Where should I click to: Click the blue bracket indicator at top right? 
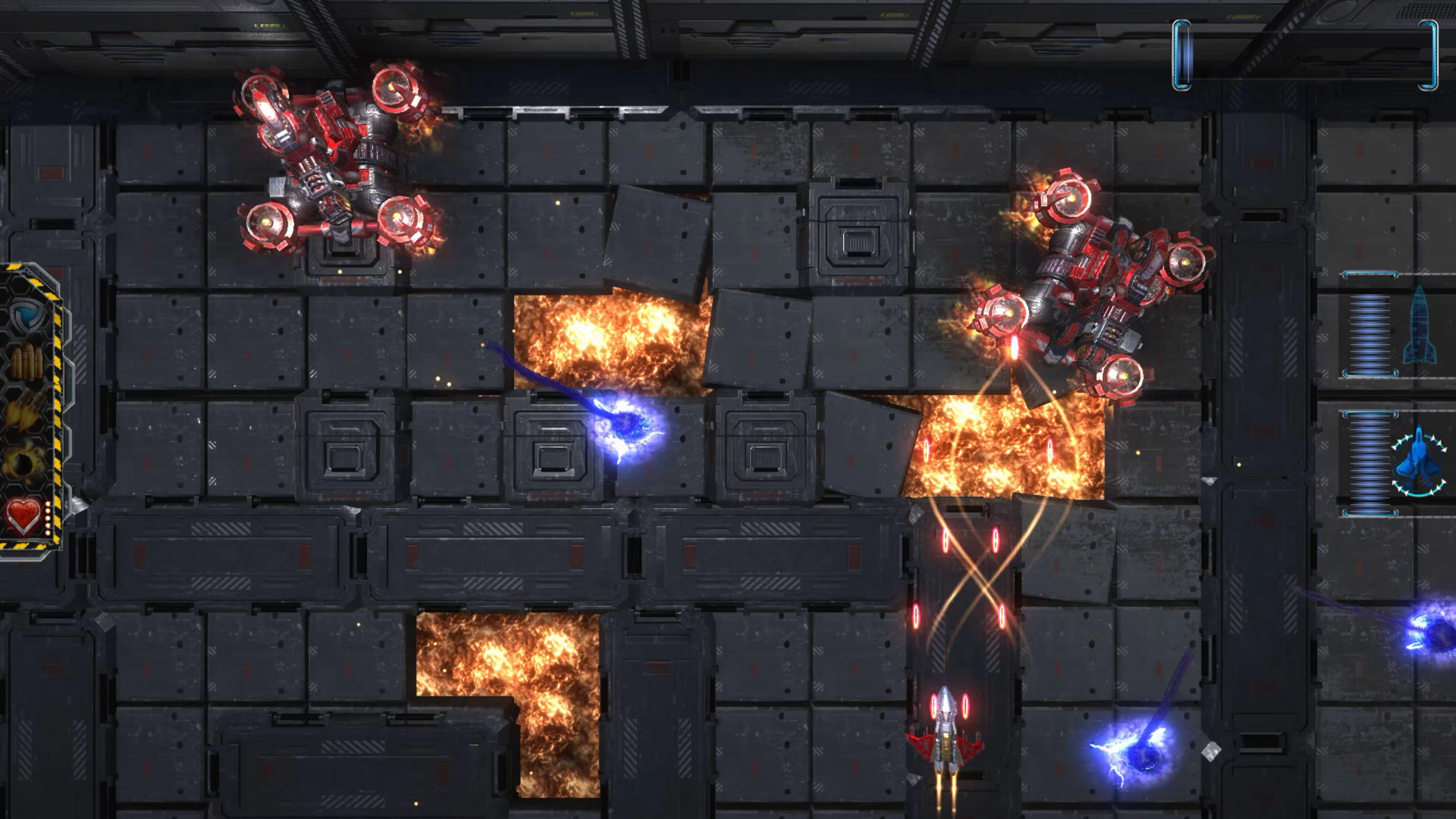pos(1181,54)
